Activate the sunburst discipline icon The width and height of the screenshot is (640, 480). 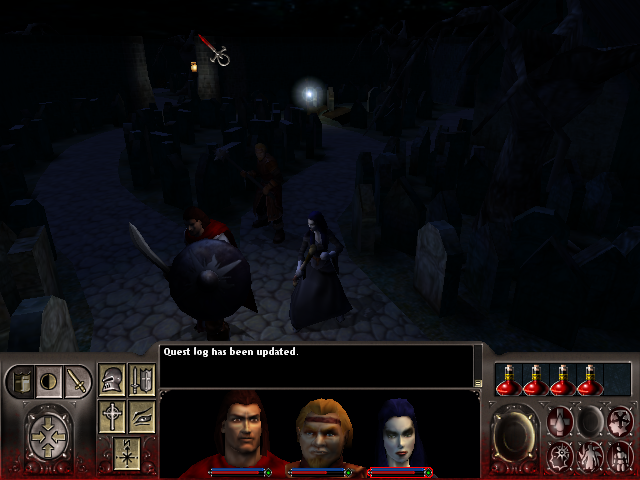[562, 455]
